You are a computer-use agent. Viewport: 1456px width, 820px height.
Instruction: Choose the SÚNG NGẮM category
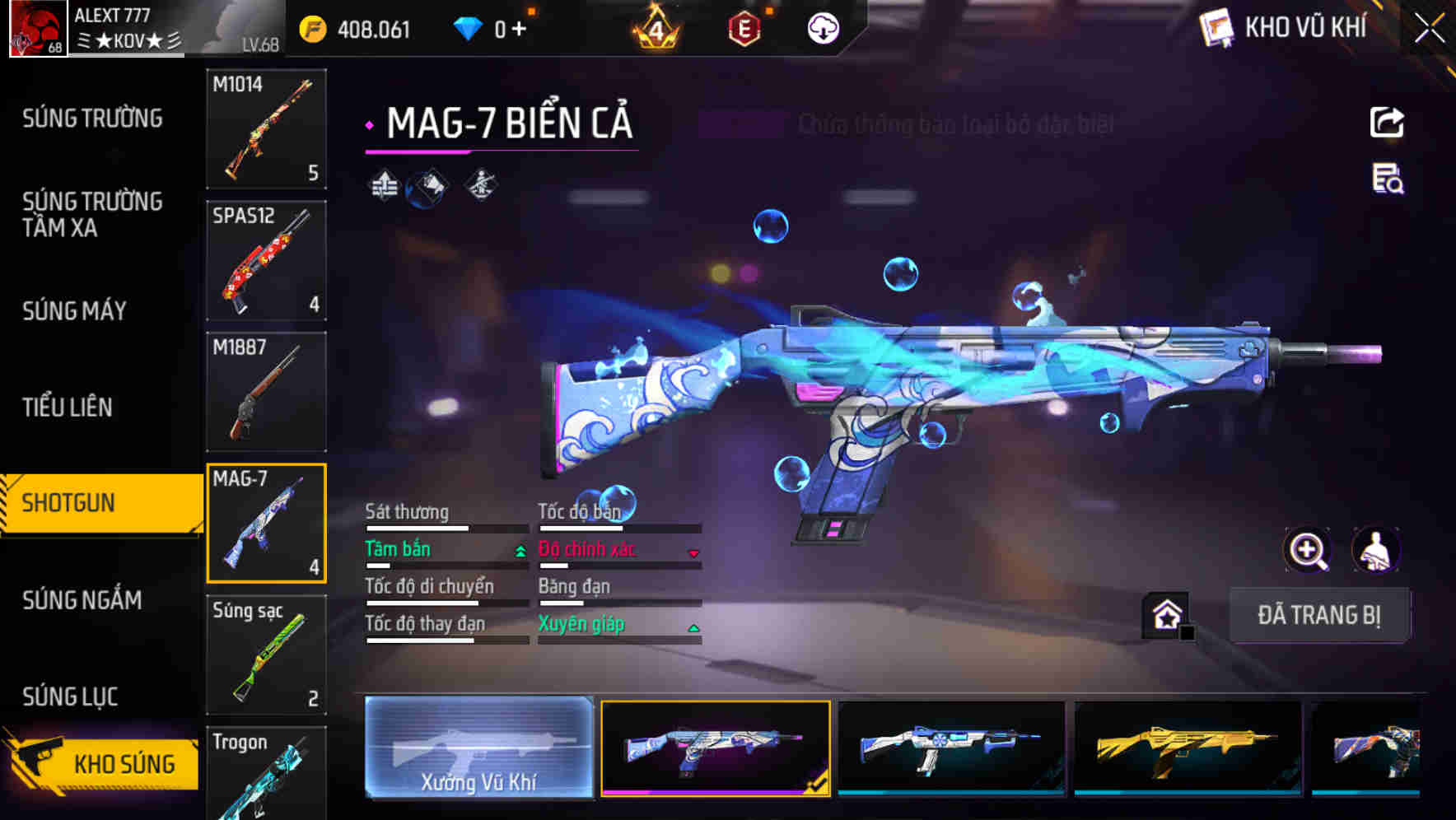(x=82, y=600)
